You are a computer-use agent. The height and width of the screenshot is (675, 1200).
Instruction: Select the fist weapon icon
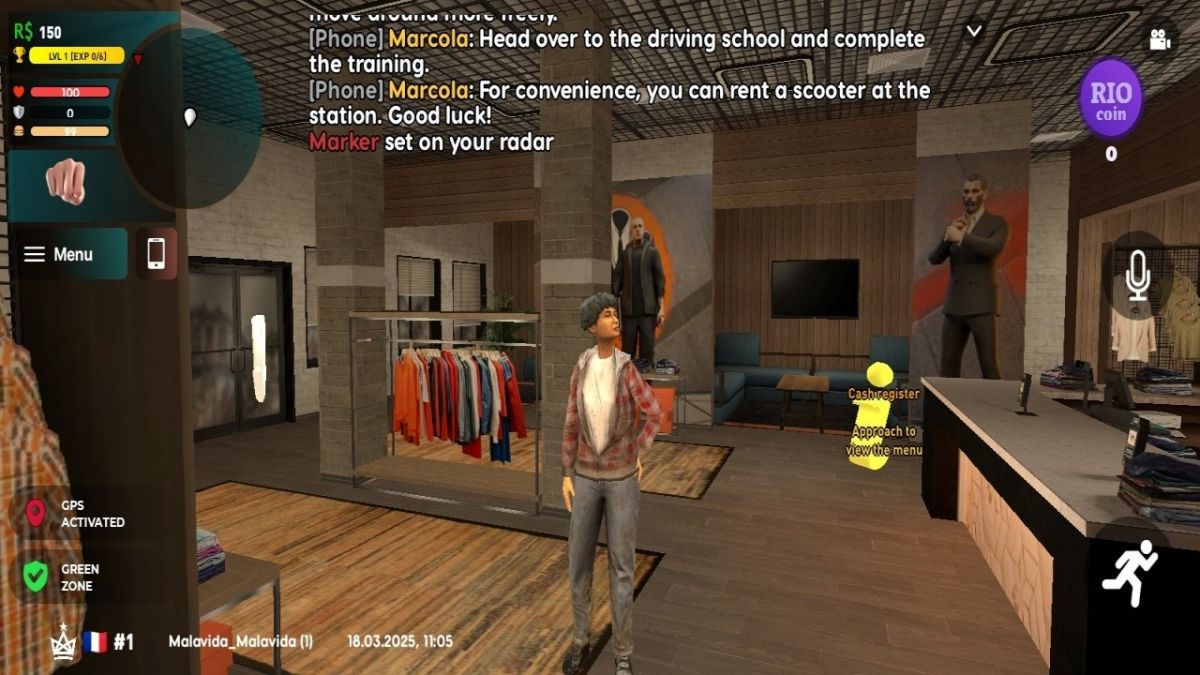coord(65,181)
